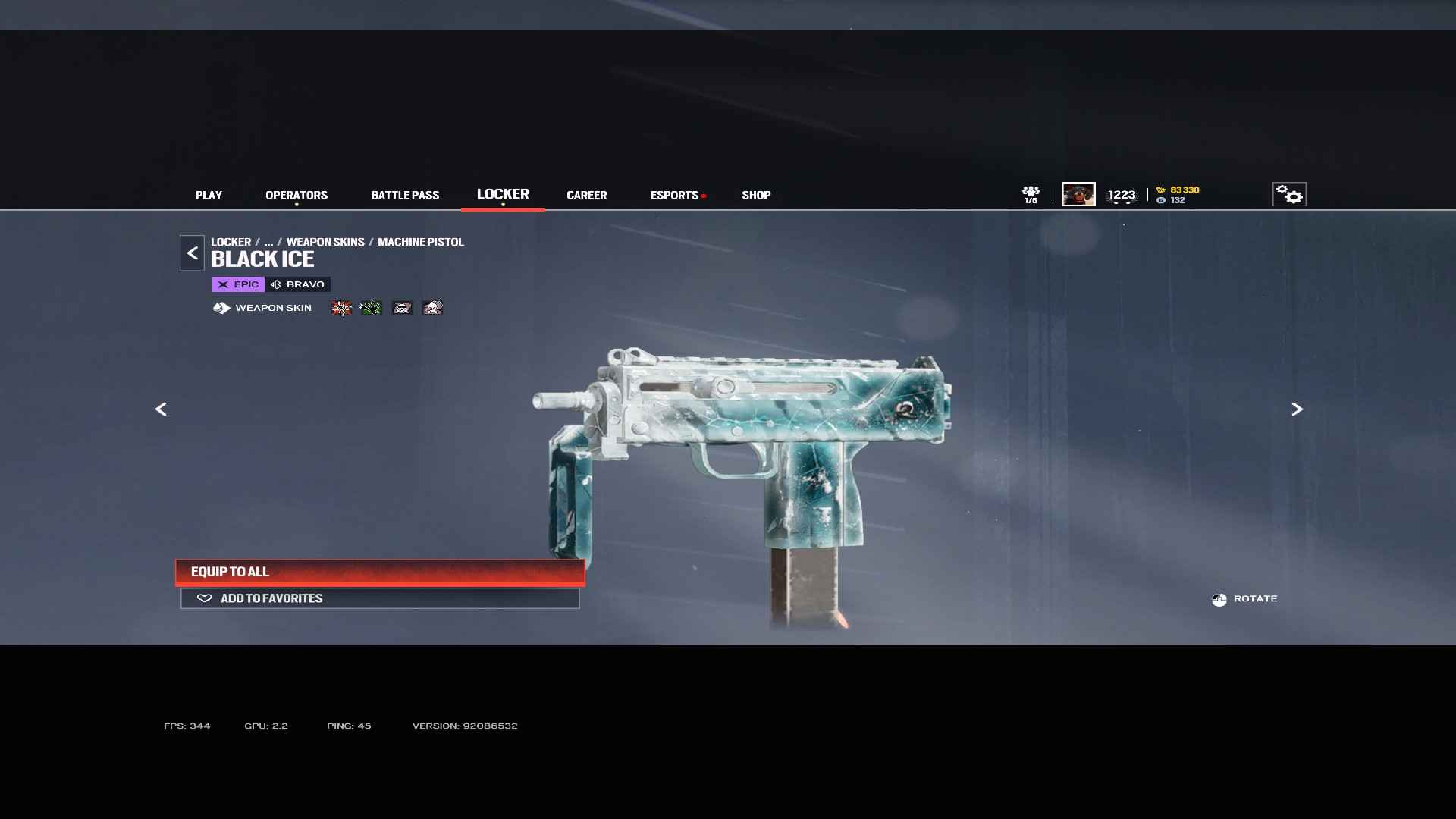Click the back arrow beside Black Ice title
Screen dimensions: 1456x819
192,253
